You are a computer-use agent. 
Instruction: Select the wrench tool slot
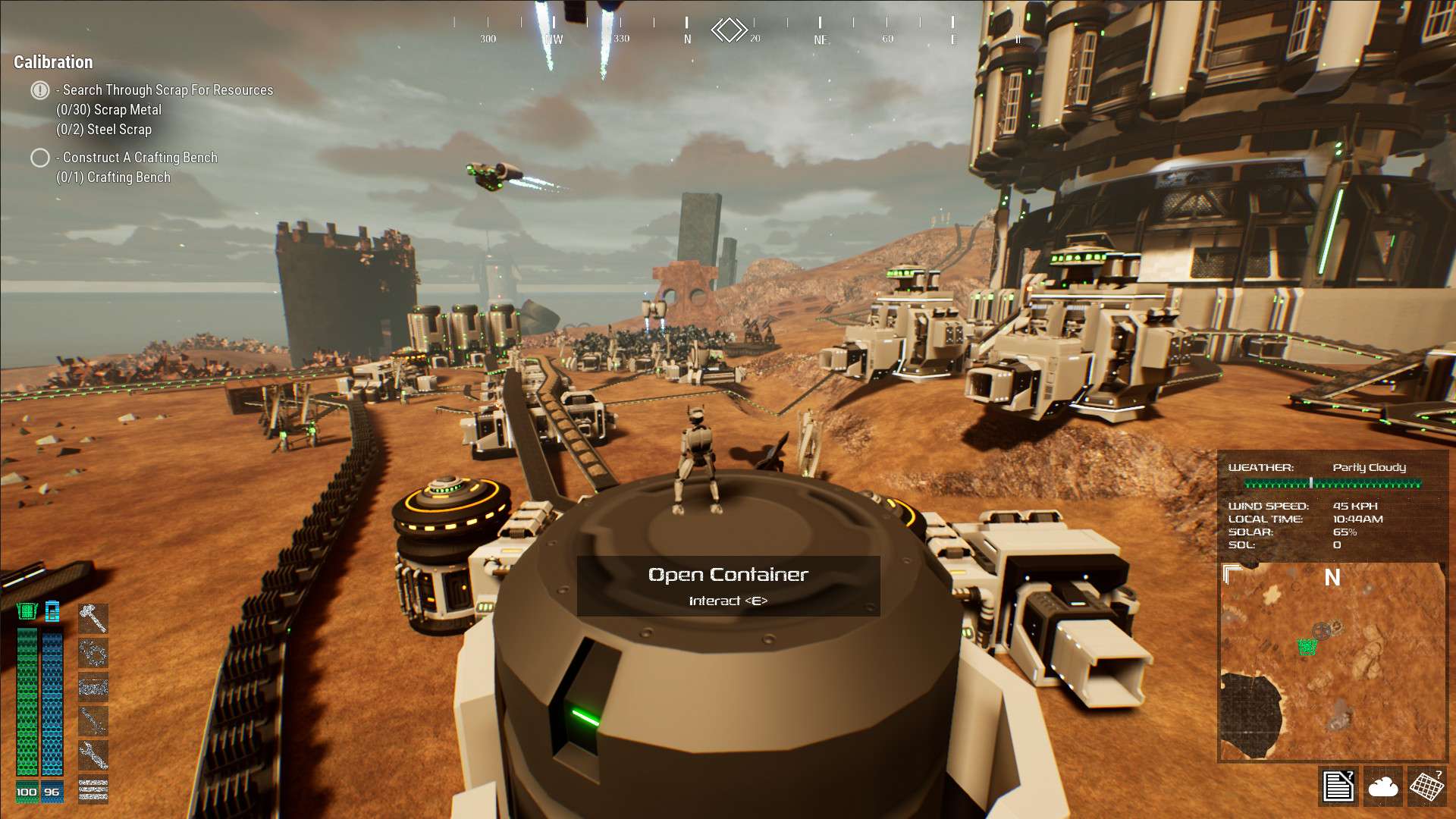(93, 755)
